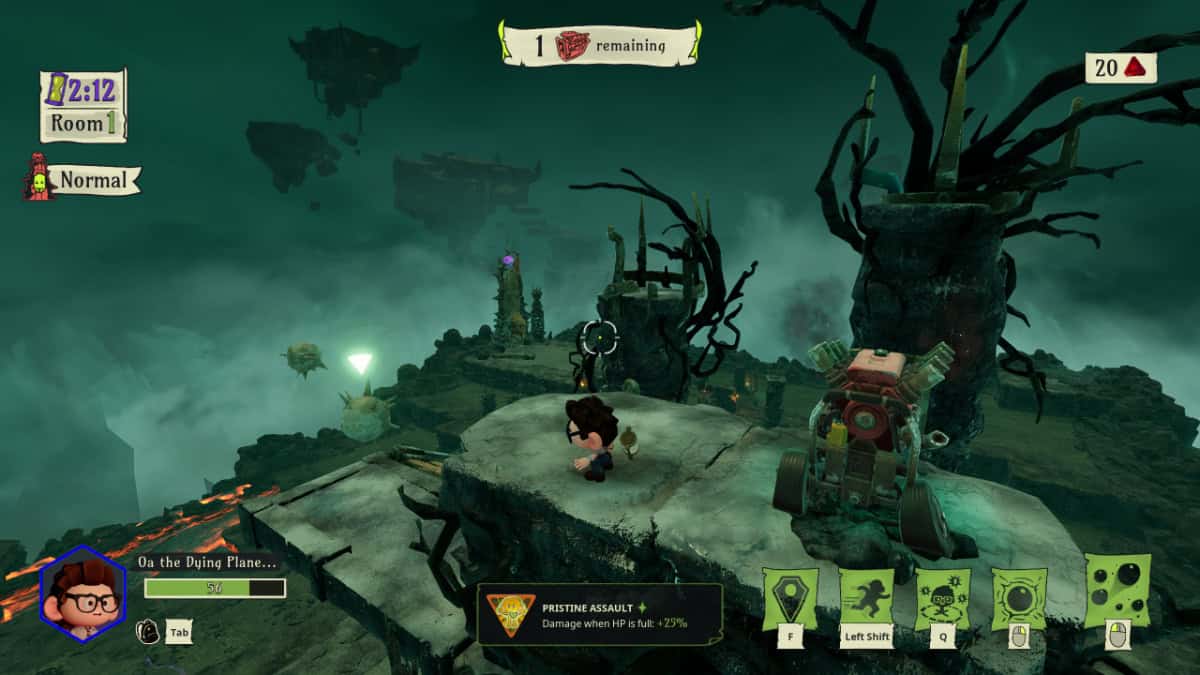The image size is (1200, 675).
Task: Inspect the Pristine Assault perk card
Action: [599, 613]
